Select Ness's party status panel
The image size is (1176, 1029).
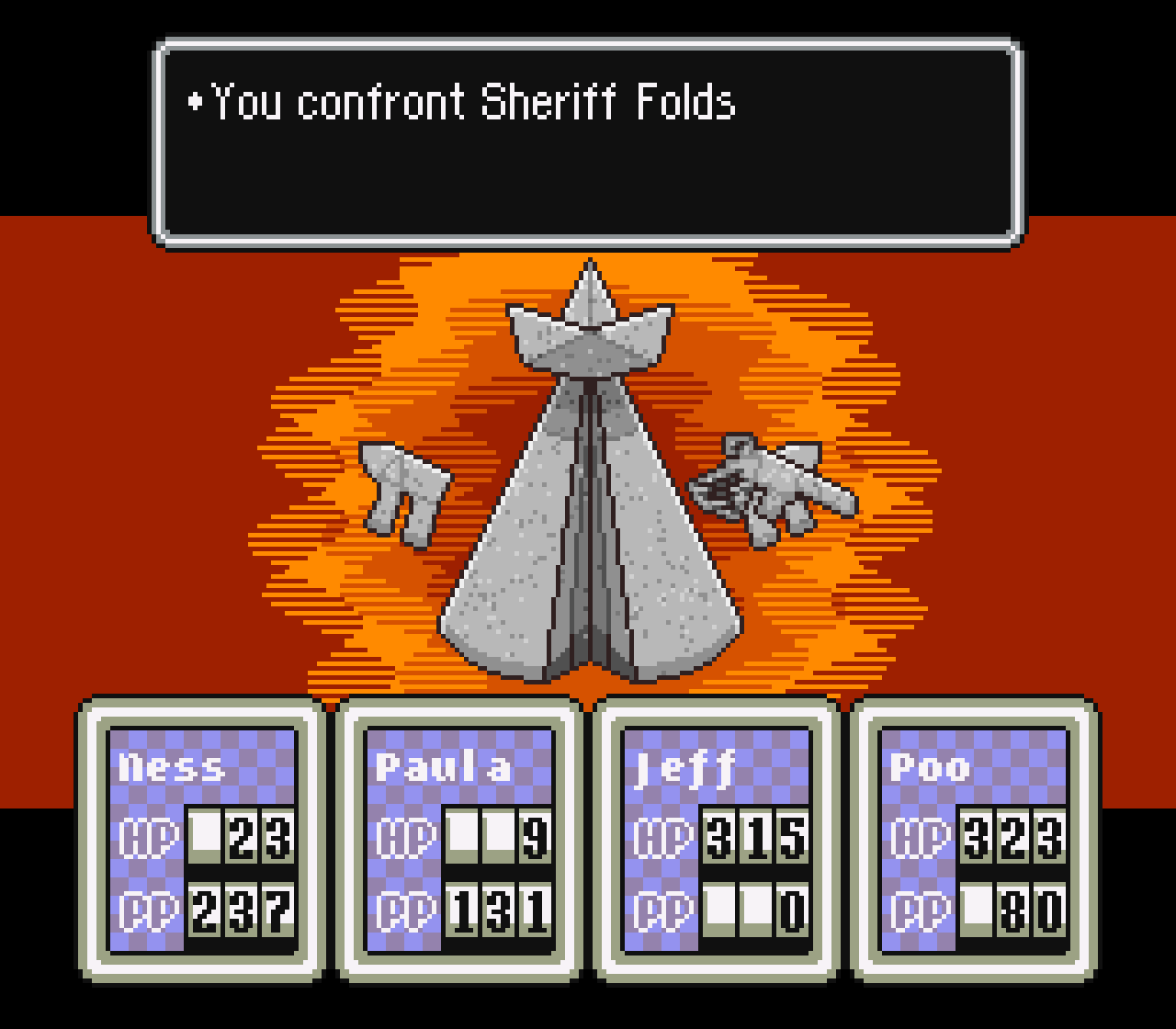(202, 839)
